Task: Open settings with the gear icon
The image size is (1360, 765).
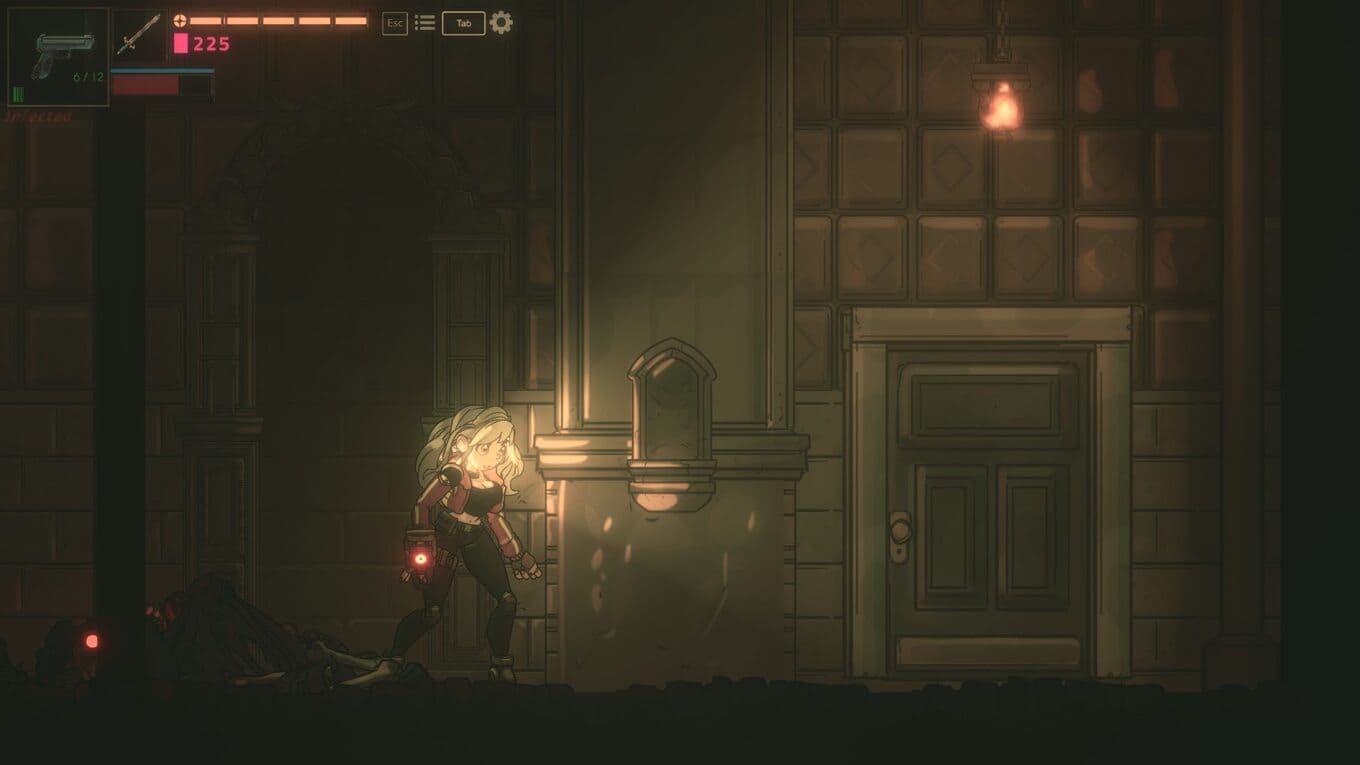Action: pos(501,23)
